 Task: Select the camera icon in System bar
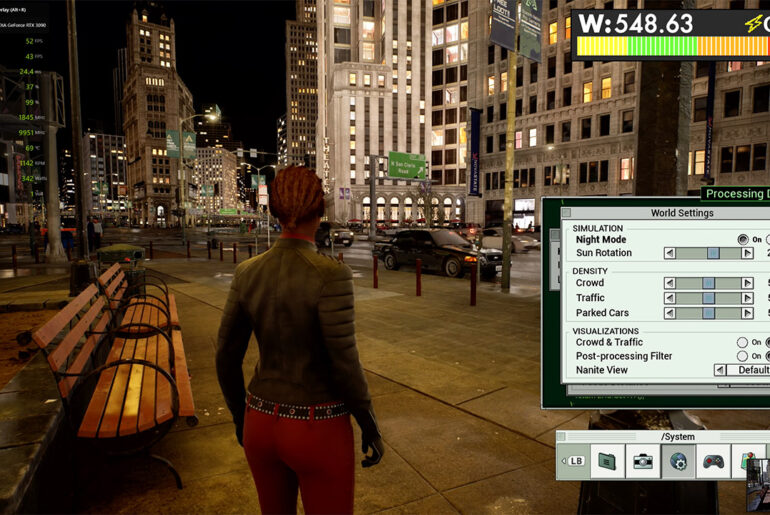click(642, 461)
